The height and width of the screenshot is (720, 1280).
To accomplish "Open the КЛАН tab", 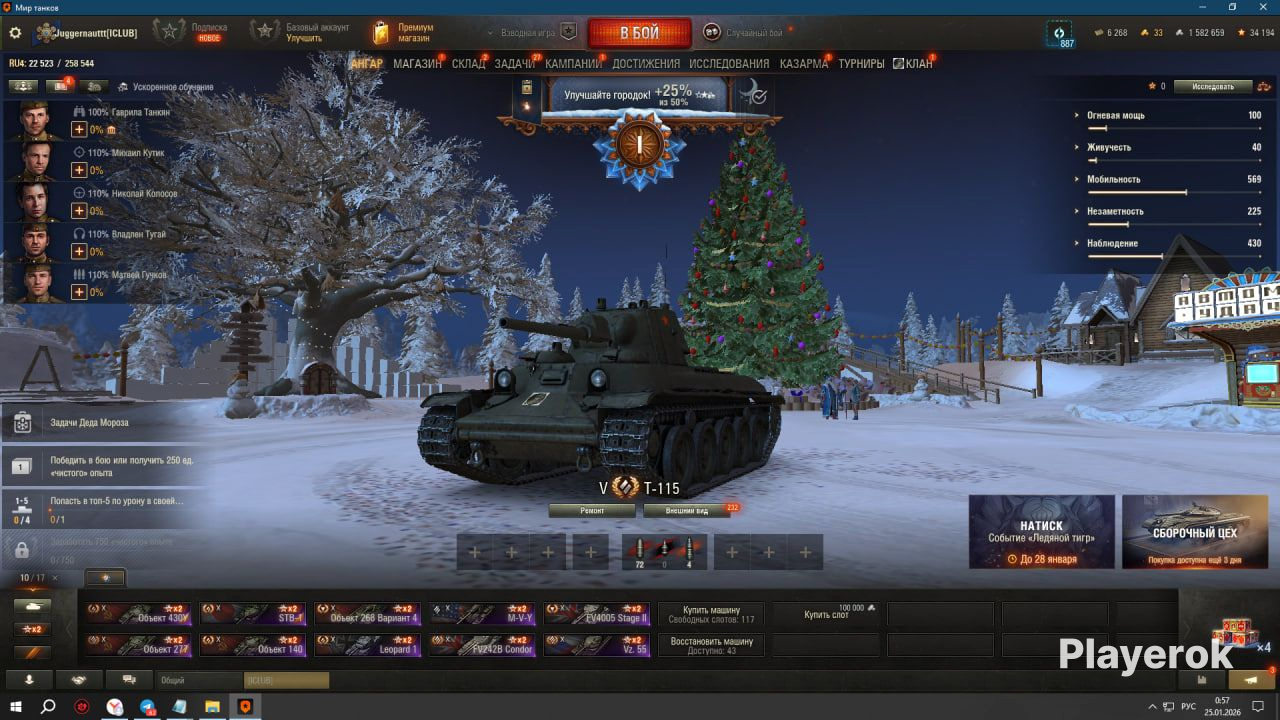I will [914, 64].
